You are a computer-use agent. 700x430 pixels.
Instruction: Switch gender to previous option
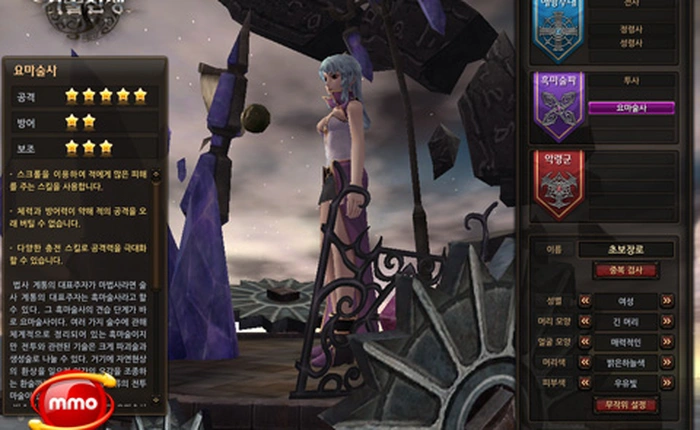click(x=584, y=300)
